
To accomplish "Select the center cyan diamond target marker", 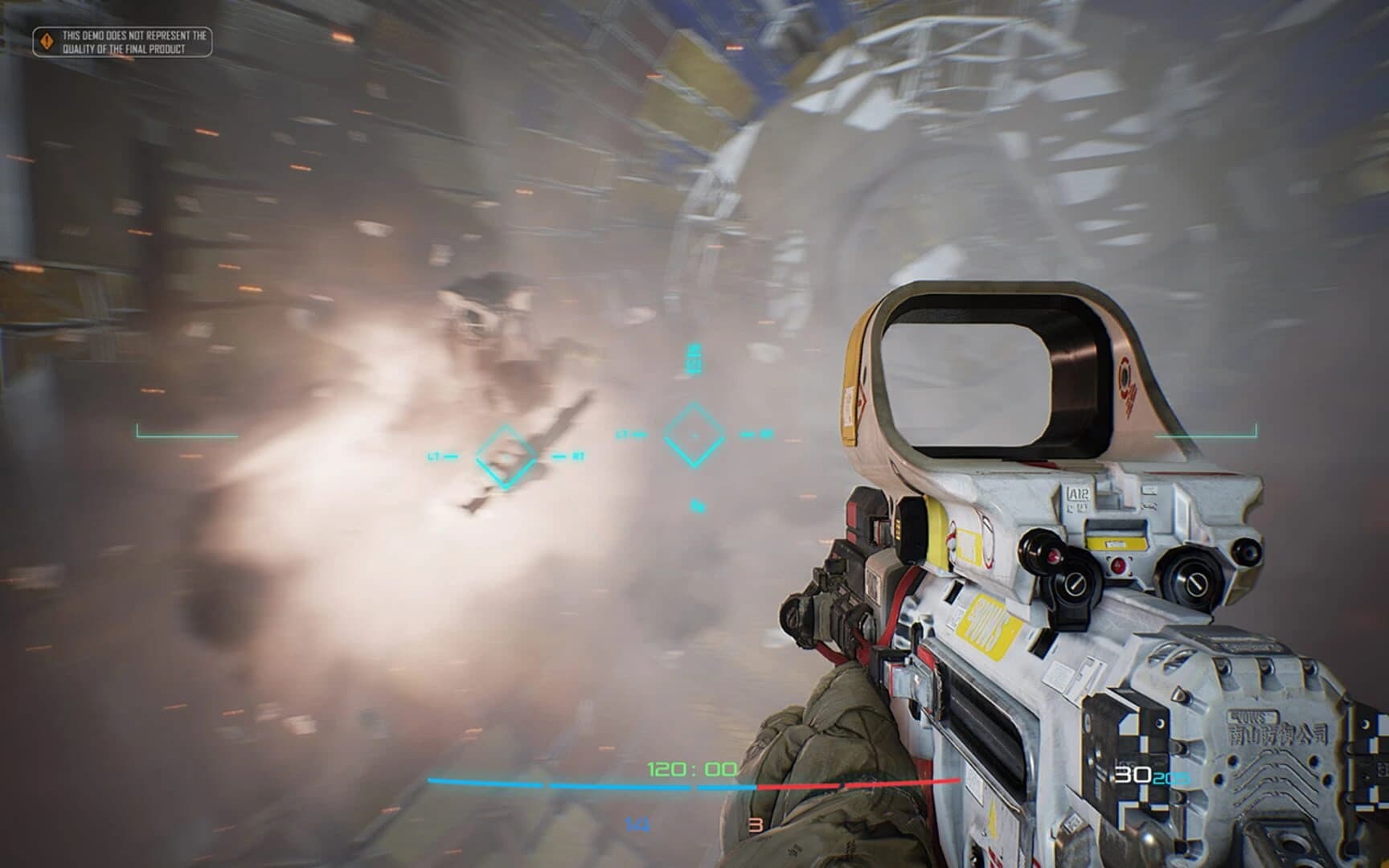I will (694, 434).
